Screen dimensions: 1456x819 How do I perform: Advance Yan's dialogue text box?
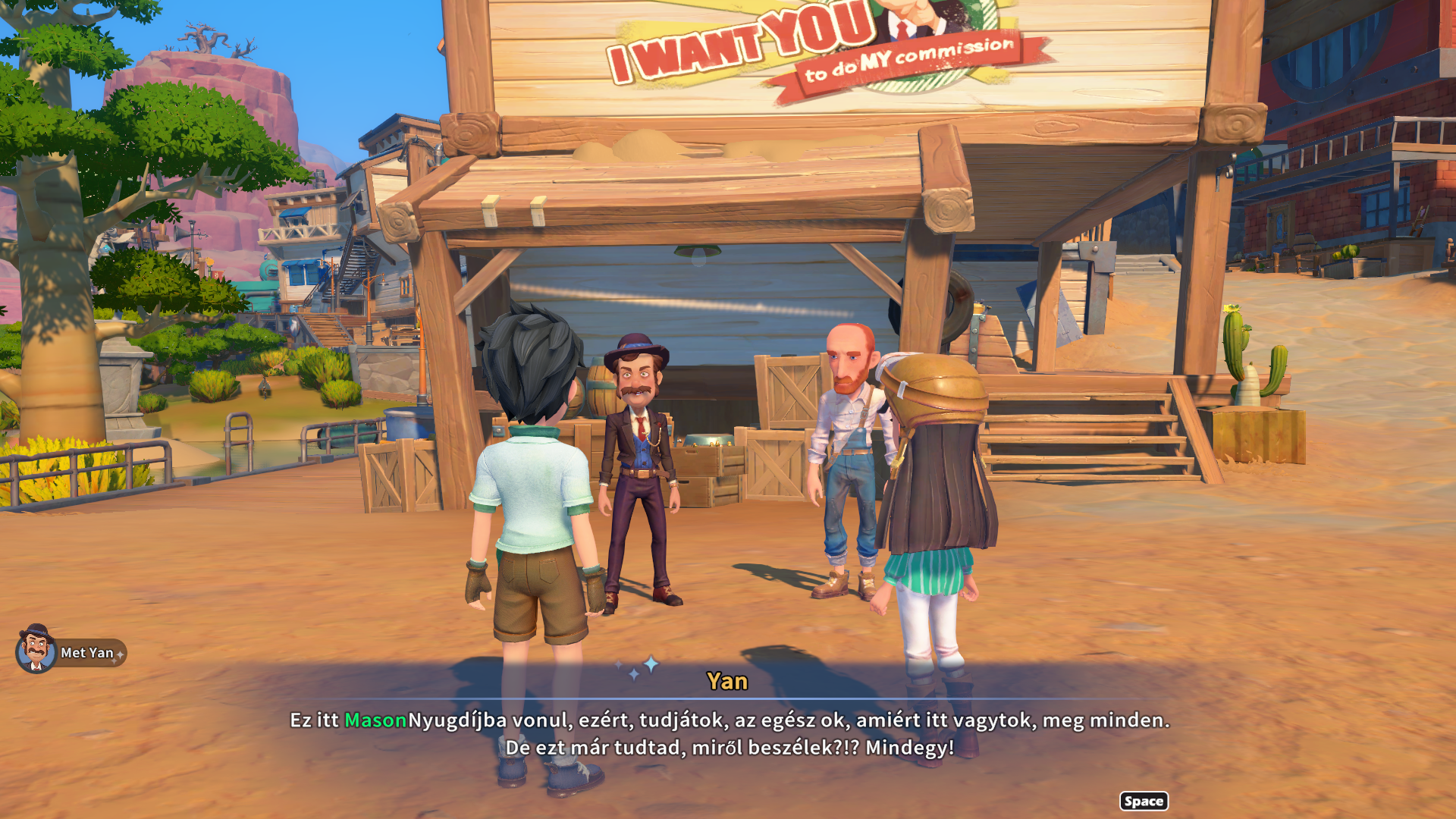[1143, 801]
